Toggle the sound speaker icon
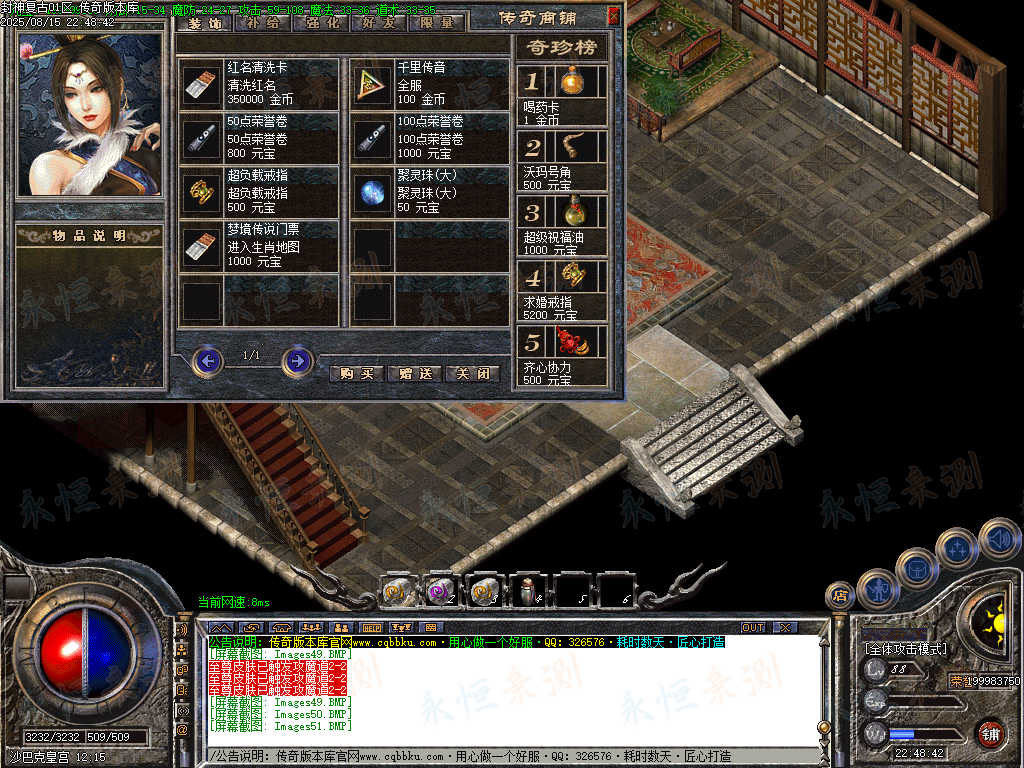Image resolution: width=1024 pixels, height=768 pixels. point(999,540)
